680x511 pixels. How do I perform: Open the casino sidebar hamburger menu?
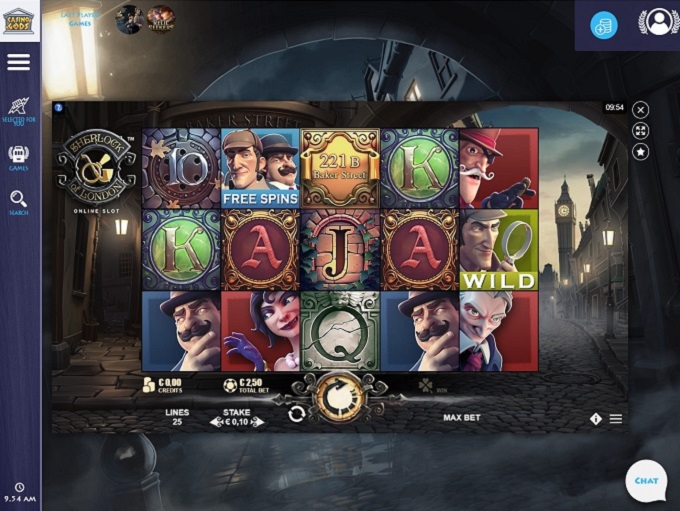19,62
